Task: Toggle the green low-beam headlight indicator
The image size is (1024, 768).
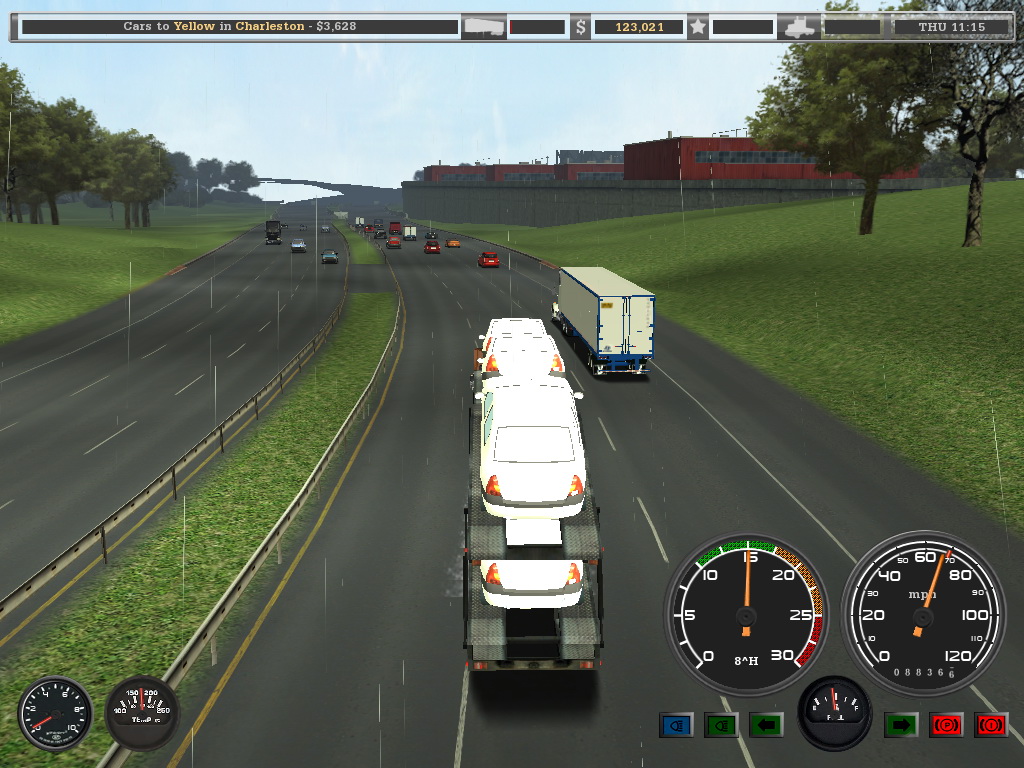Action: (x=720, y=724)
